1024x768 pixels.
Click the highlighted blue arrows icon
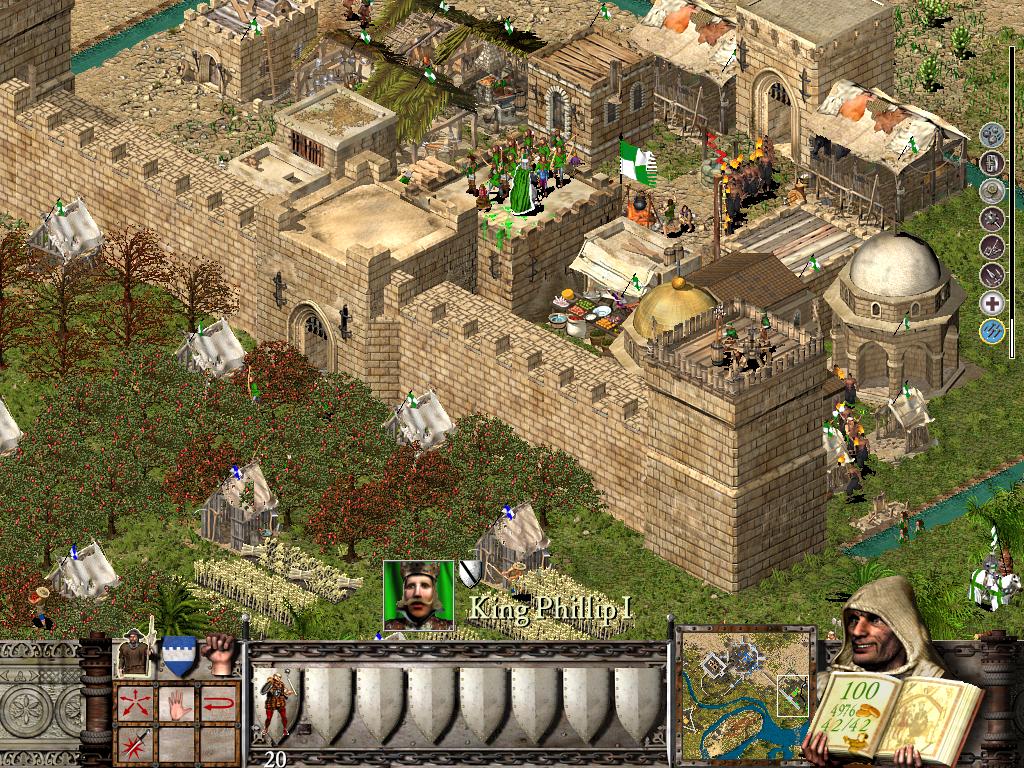(992, 332)
